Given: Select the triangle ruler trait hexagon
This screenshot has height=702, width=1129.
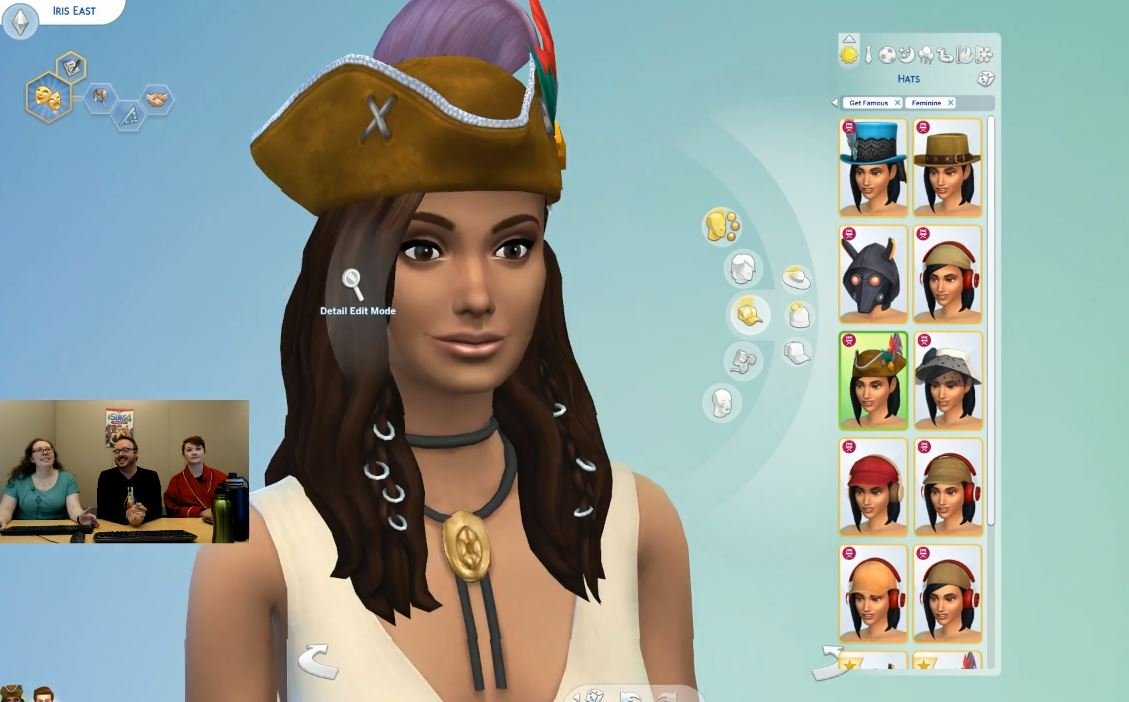Looking at the screenshot, I should [128, 116].
